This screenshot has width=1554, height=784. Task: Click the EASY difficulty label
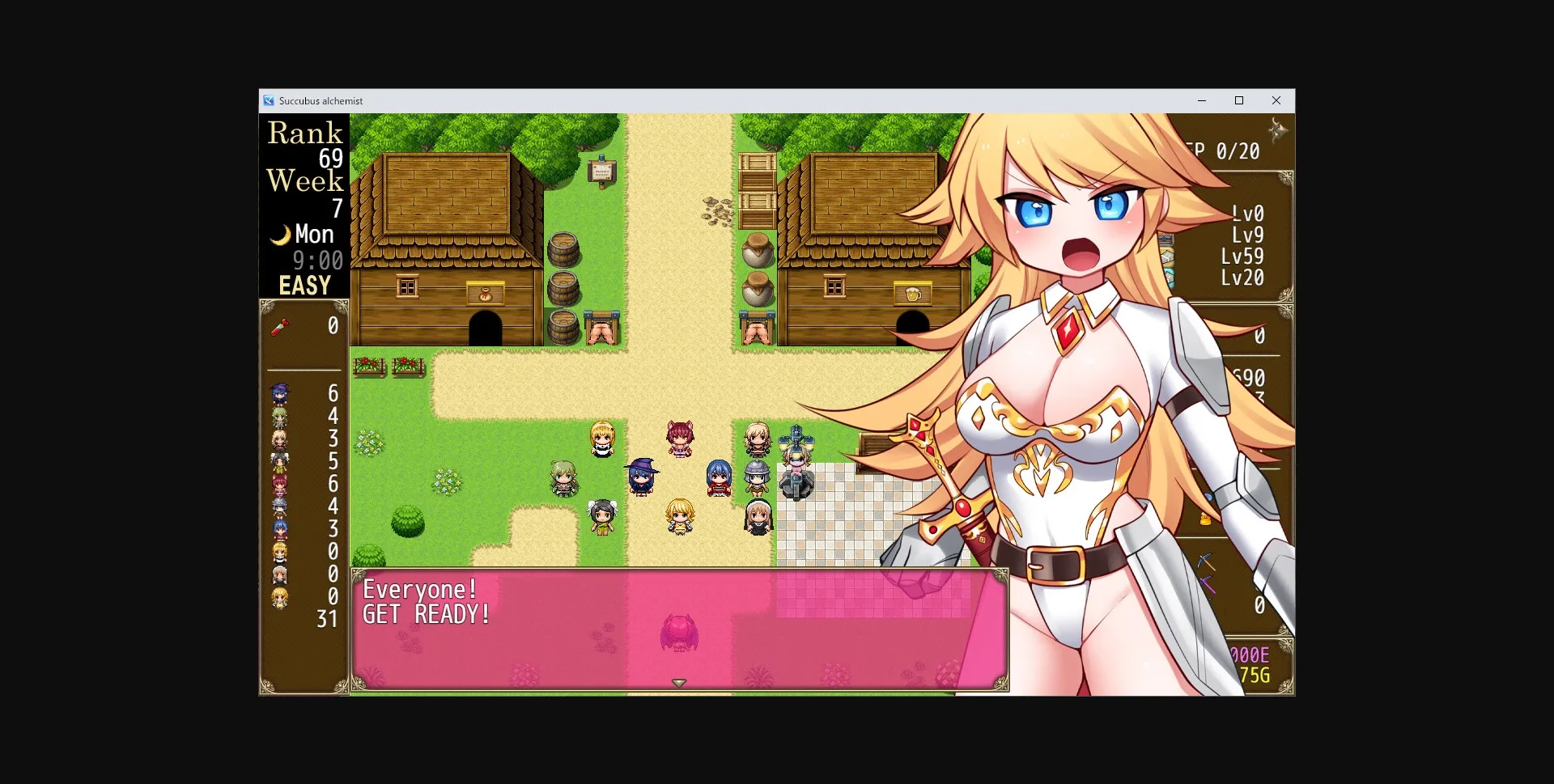(304, 284)
